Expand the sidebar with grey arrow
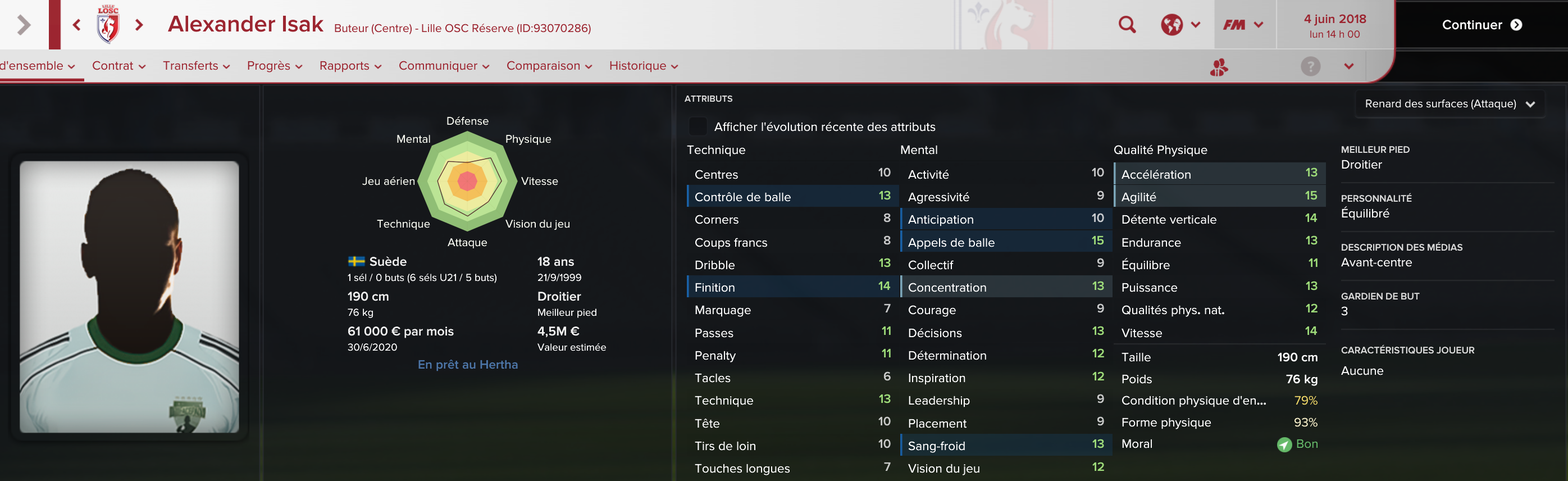Viewport: 1568px width, 481px height. pyautogui.click(x=24, y=25)
